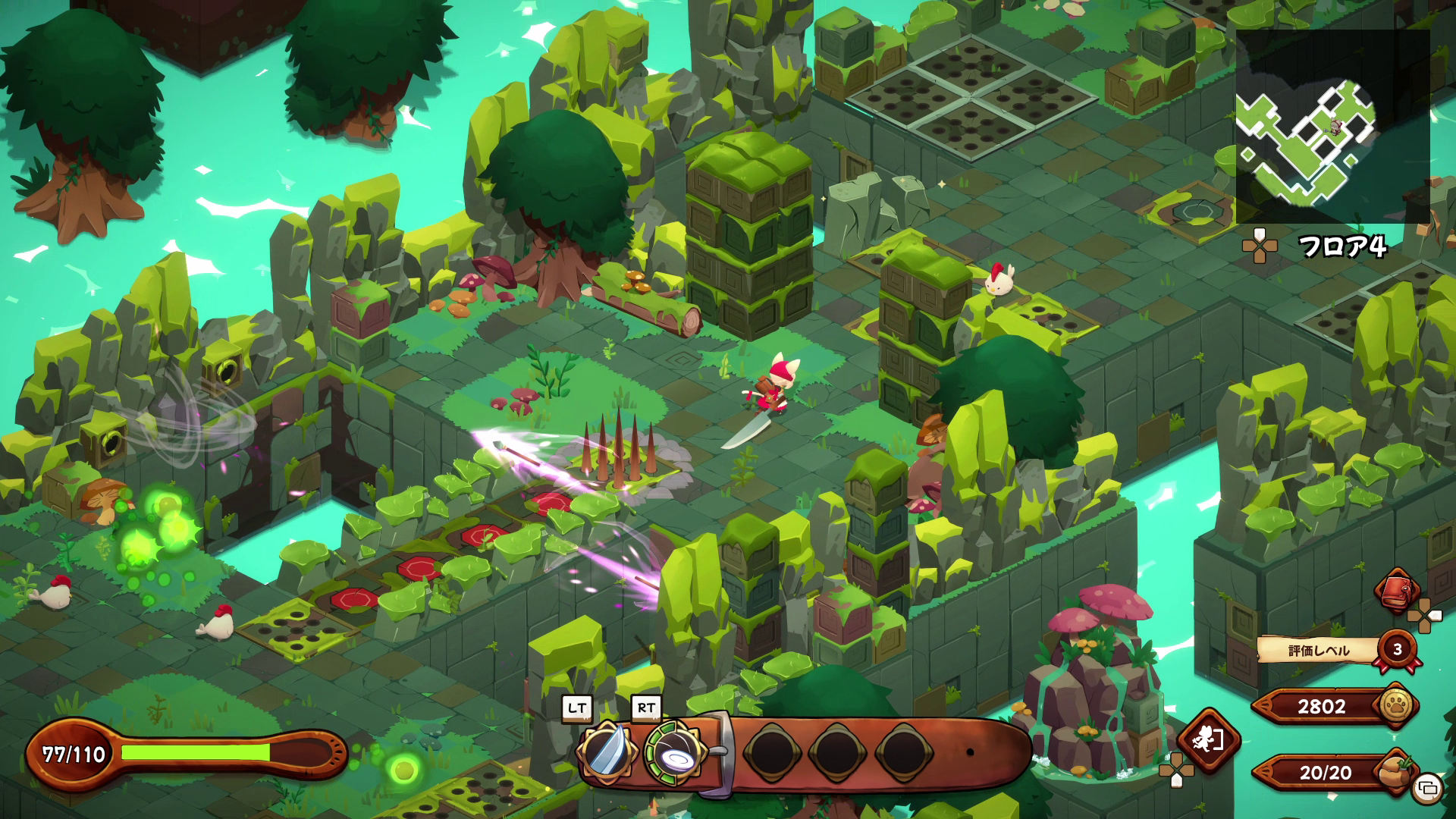Click the cat exit-door escape icon

click(x=1208, y=740)
